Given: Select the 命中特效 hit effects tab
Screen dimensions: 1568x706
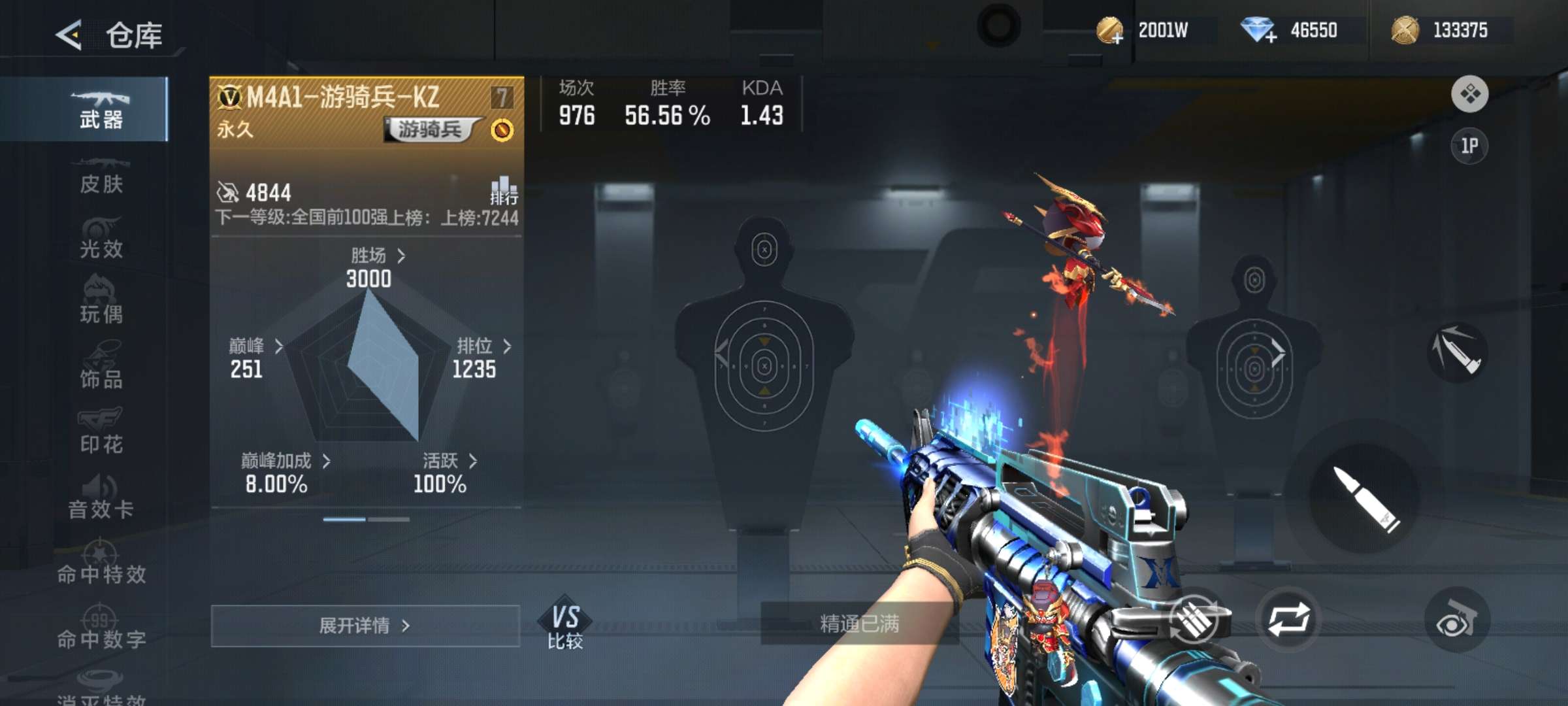Looking at the screenshot, I should [x=101, y=563].
